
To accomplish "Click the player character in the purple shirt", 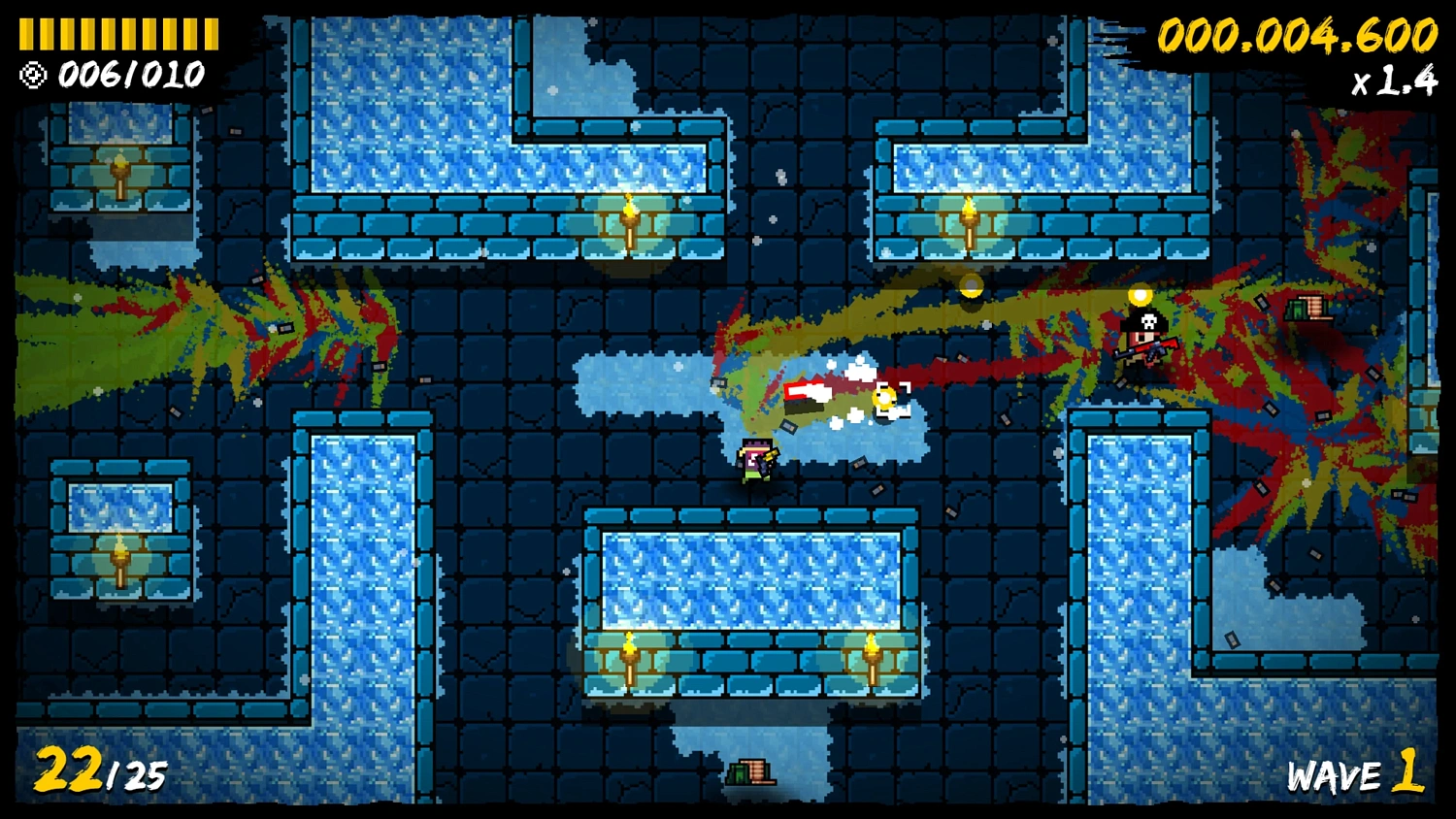I will 756,459.
